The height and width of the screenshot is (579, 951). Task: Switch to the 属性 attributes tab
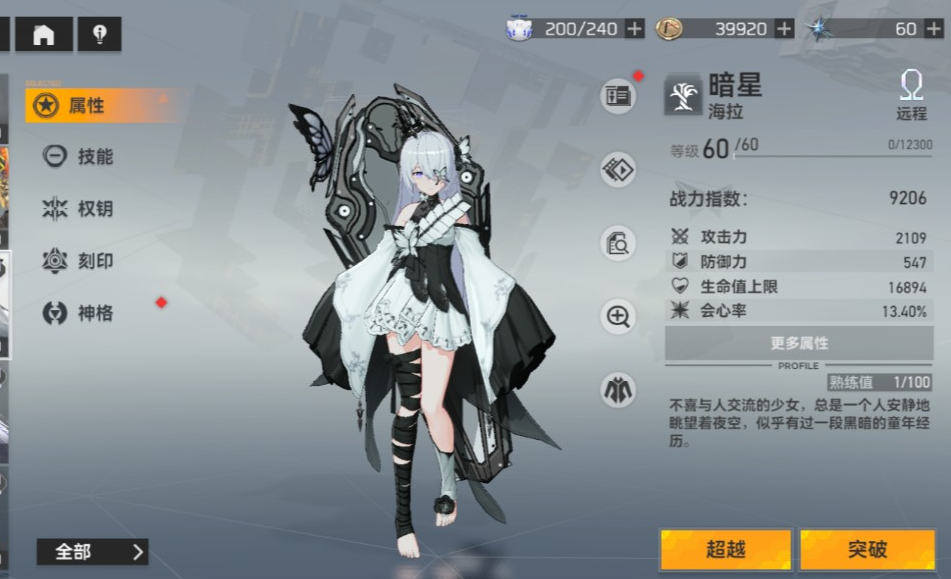(85, 105)
